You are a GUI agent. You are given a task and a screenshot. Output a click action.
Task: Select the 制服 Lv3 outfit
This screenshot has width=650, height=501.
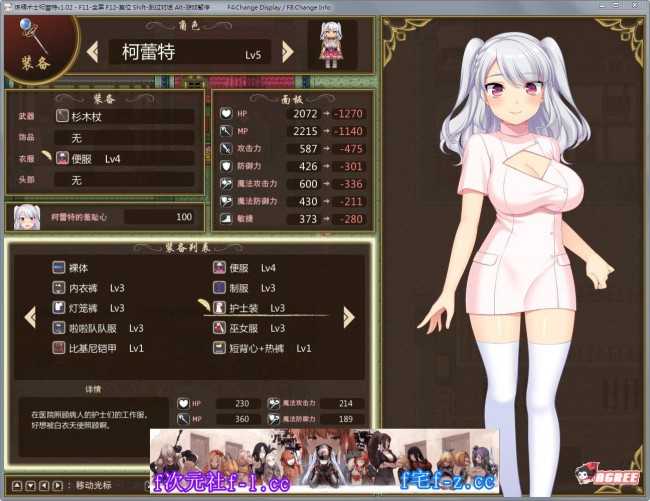250,288
